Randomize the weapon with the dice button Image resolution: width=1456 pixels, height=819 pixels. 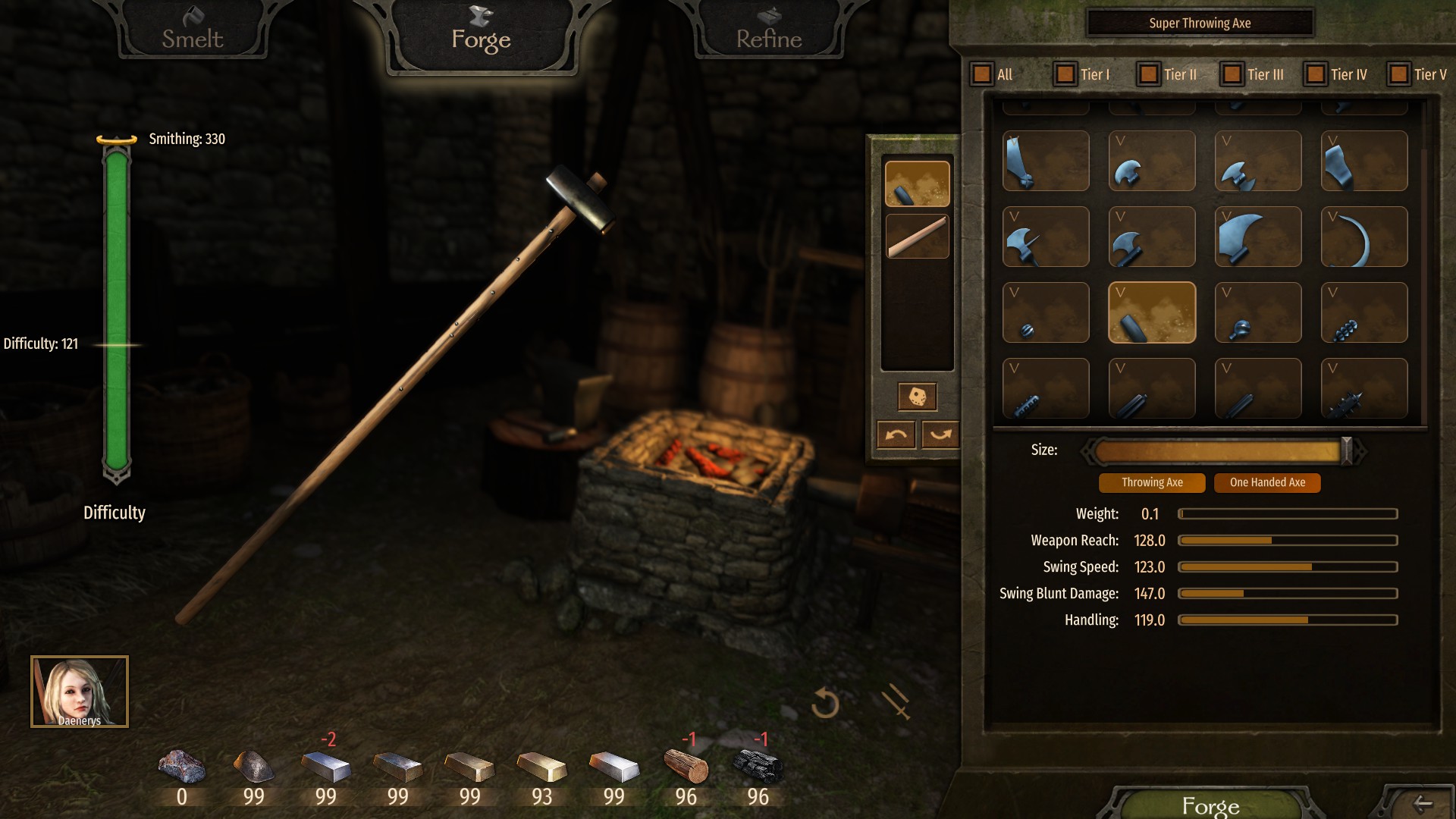pos(917,397)
